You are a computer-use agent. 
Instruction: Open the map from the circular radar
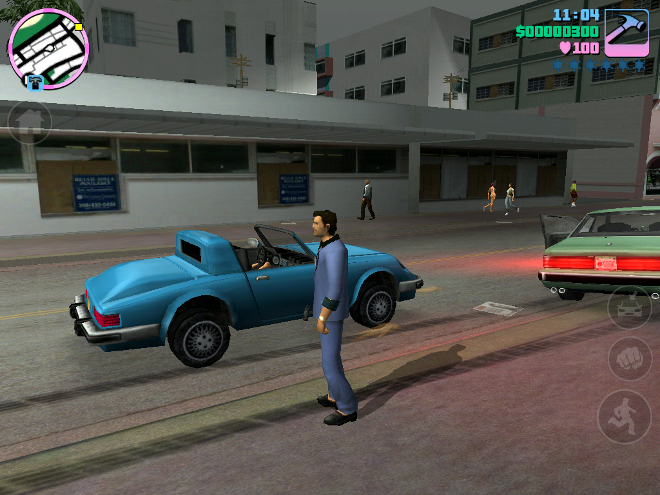(x=48, y=46)
